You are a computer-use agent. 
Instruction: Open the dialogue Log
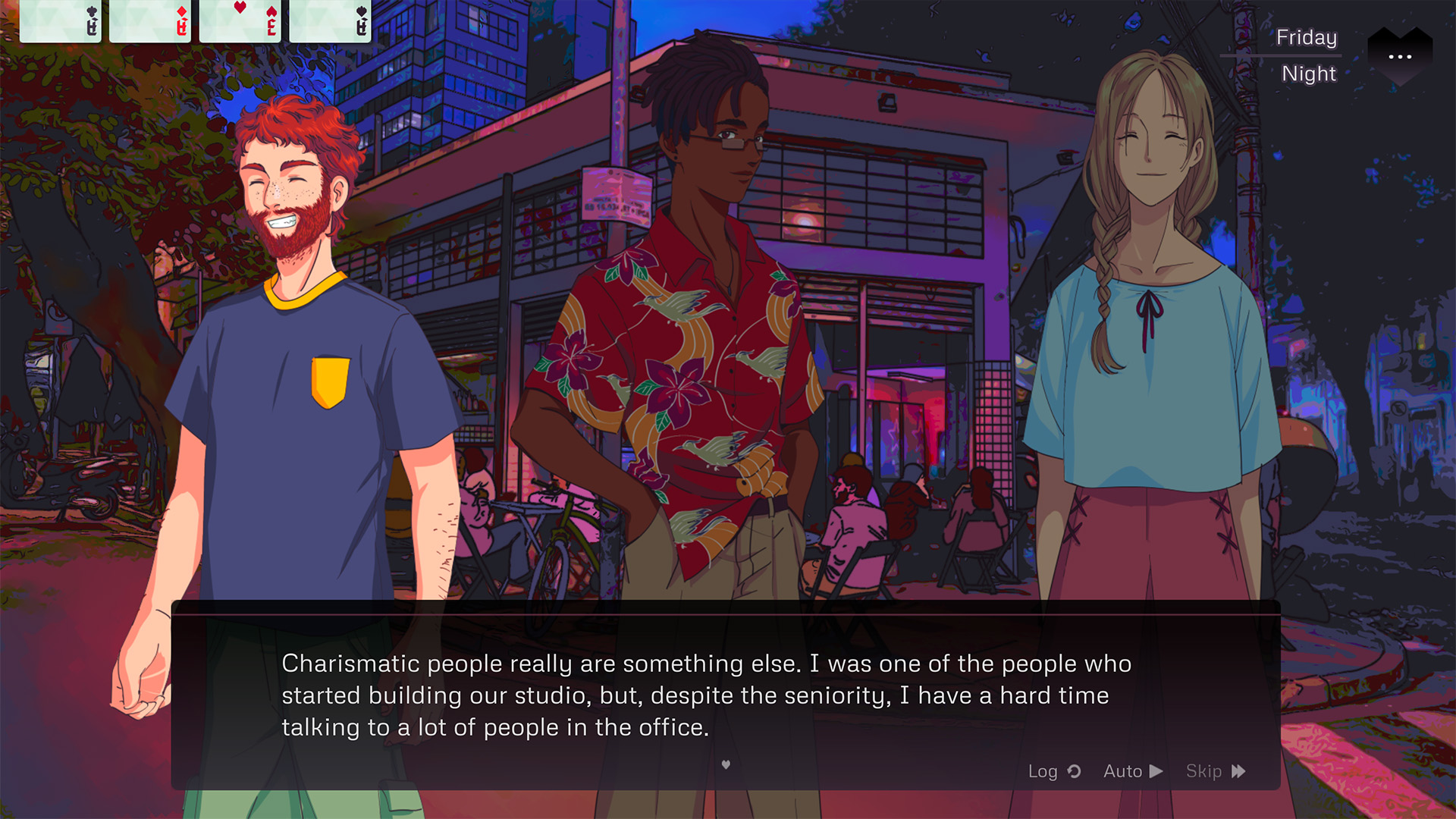(1053, 771)
